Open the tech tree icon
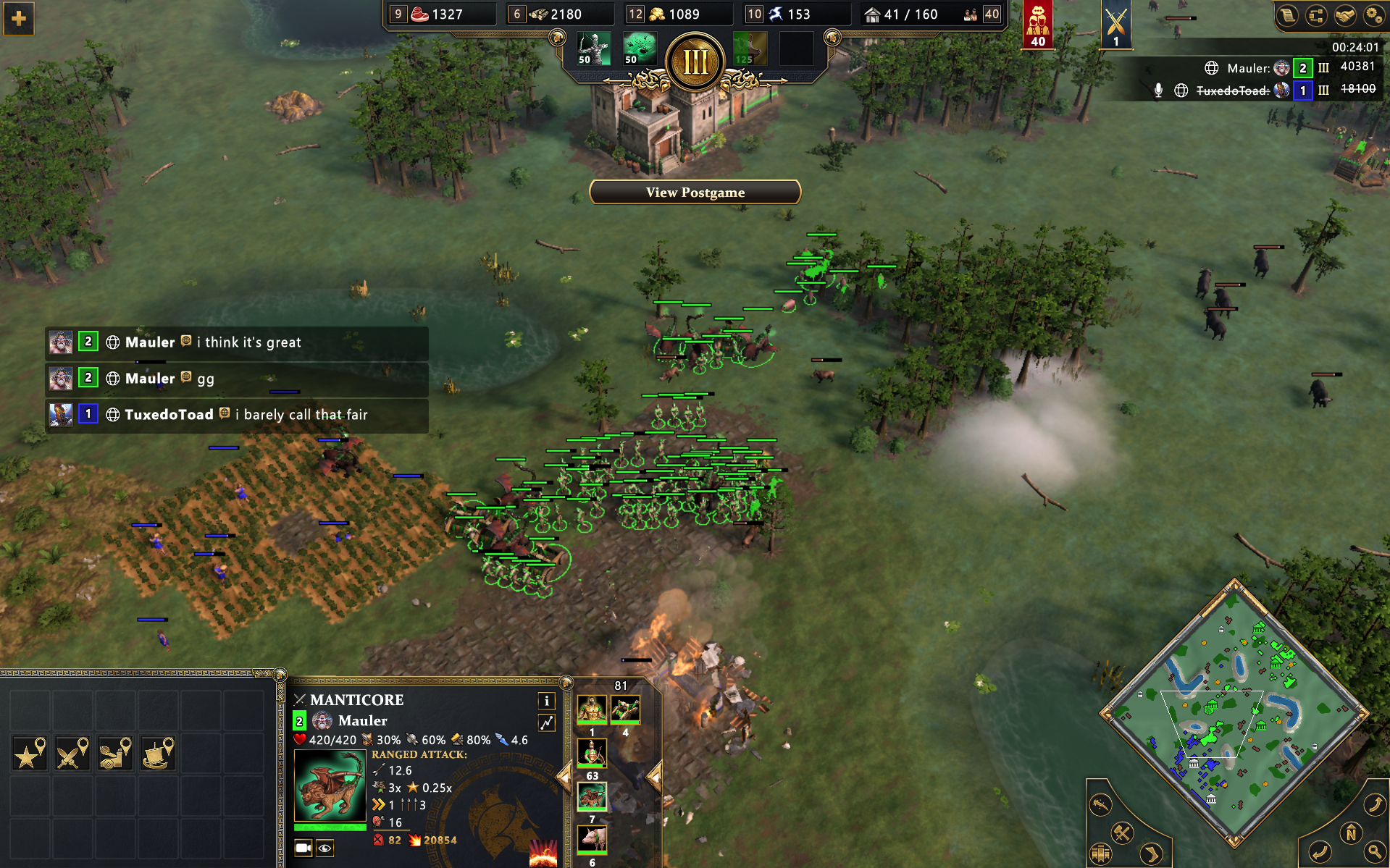 [1316, 15]
